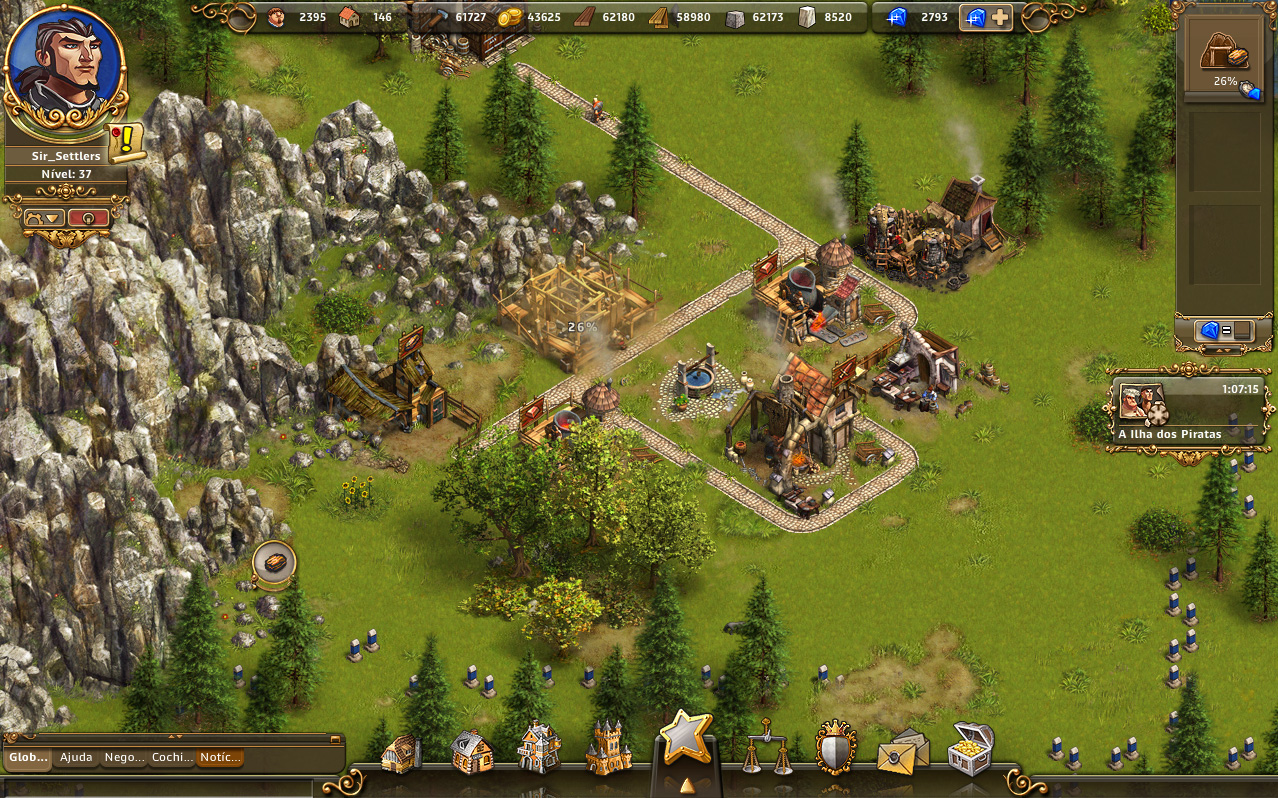Open A Ilha dos Piratas adventure
The height and width of the screenshot is (798, 1278).
[x=1187, y=411]
